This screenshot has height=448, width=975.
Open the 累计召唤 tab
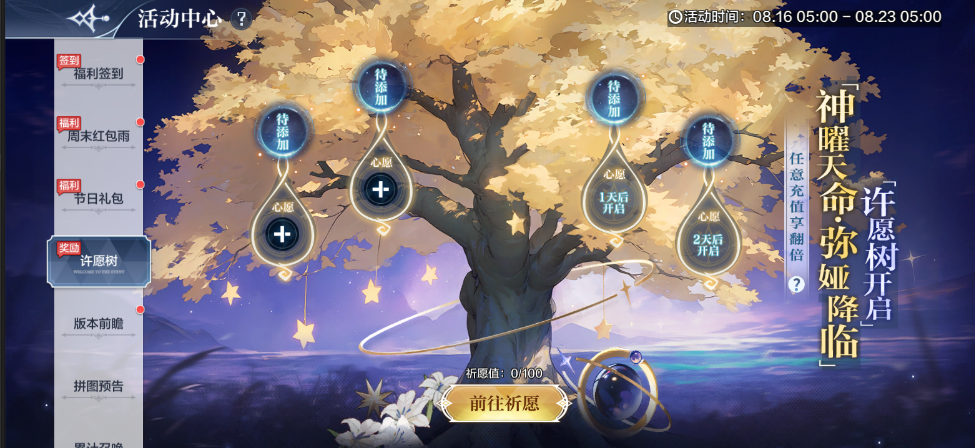[x=99, y=438]
